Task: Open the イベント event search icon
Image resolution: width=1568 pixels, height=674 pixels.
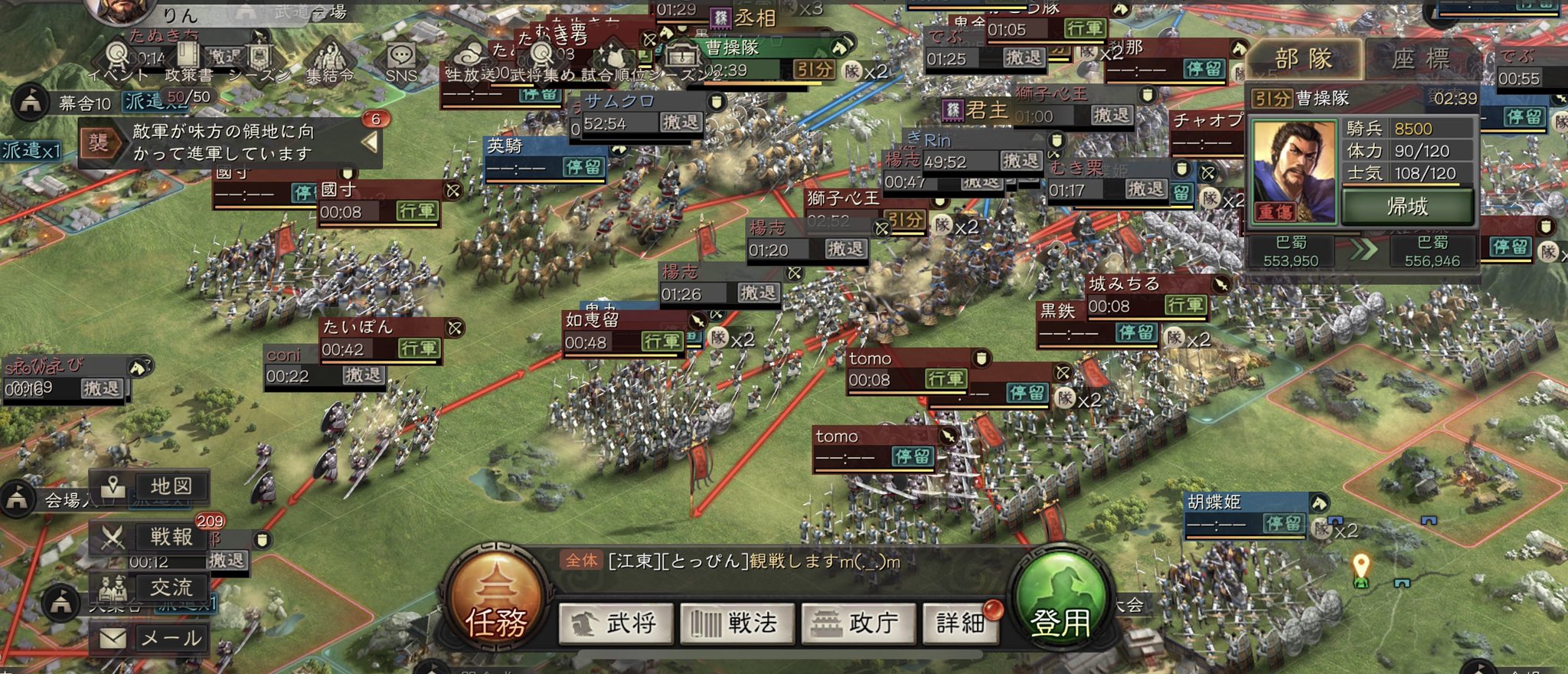Action: pos(116,56)
